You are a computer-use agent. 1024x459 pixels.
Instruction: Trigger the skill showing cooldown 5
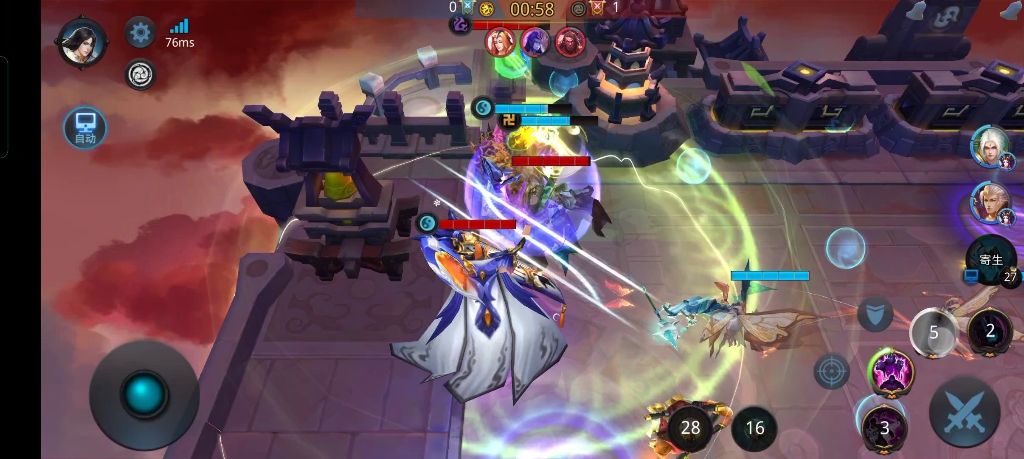tap(934, 332)
